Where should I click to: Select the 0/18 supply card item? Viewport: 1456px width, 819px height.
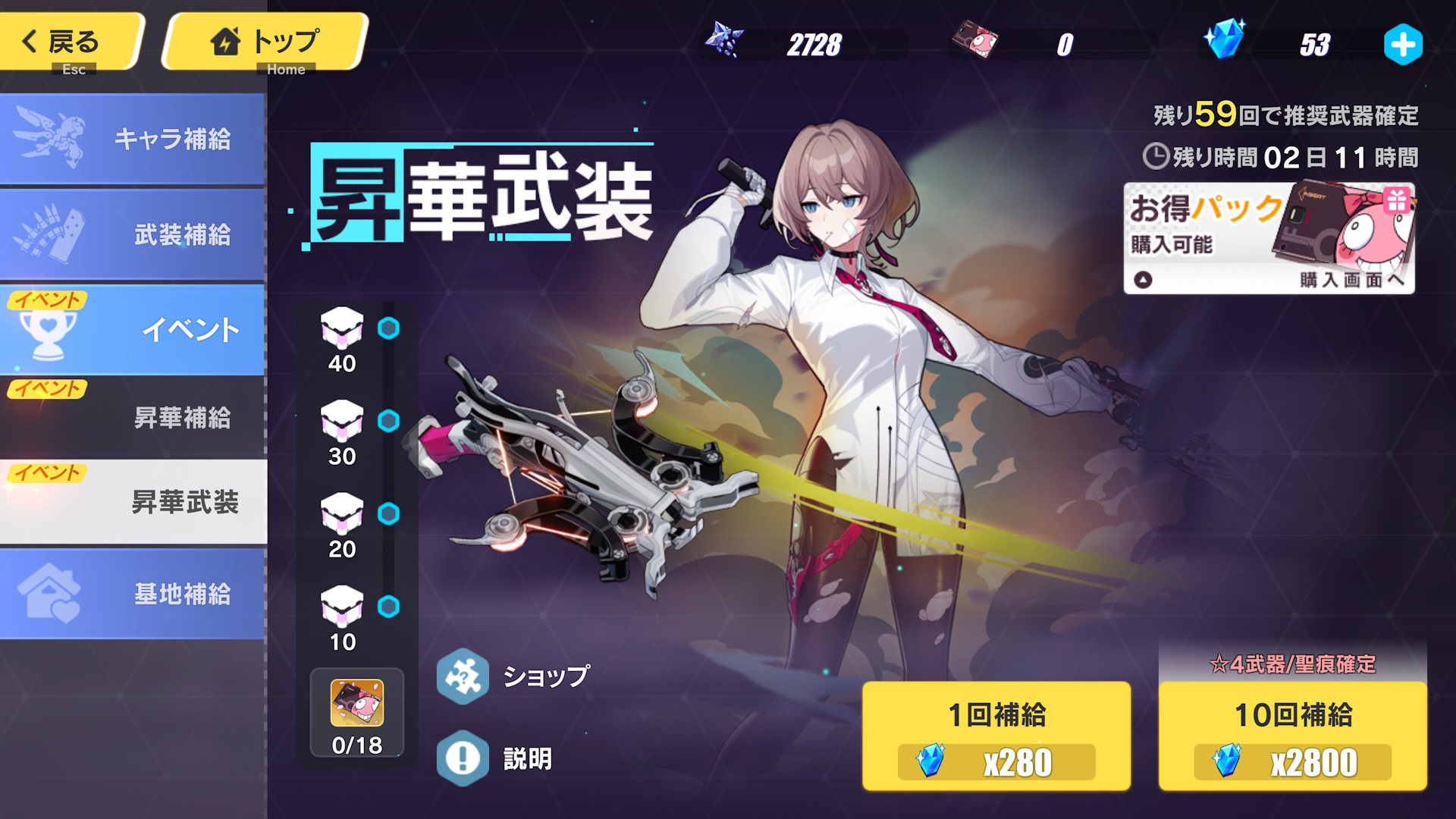357,713
